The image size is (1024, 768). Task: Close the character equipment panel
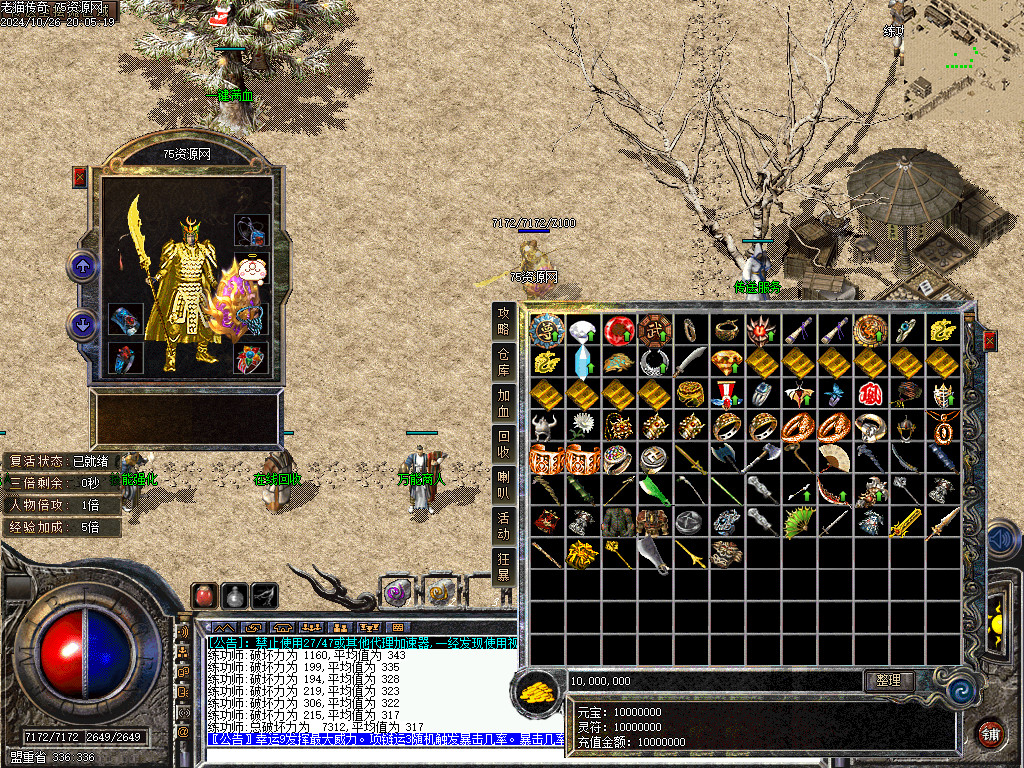80,177
